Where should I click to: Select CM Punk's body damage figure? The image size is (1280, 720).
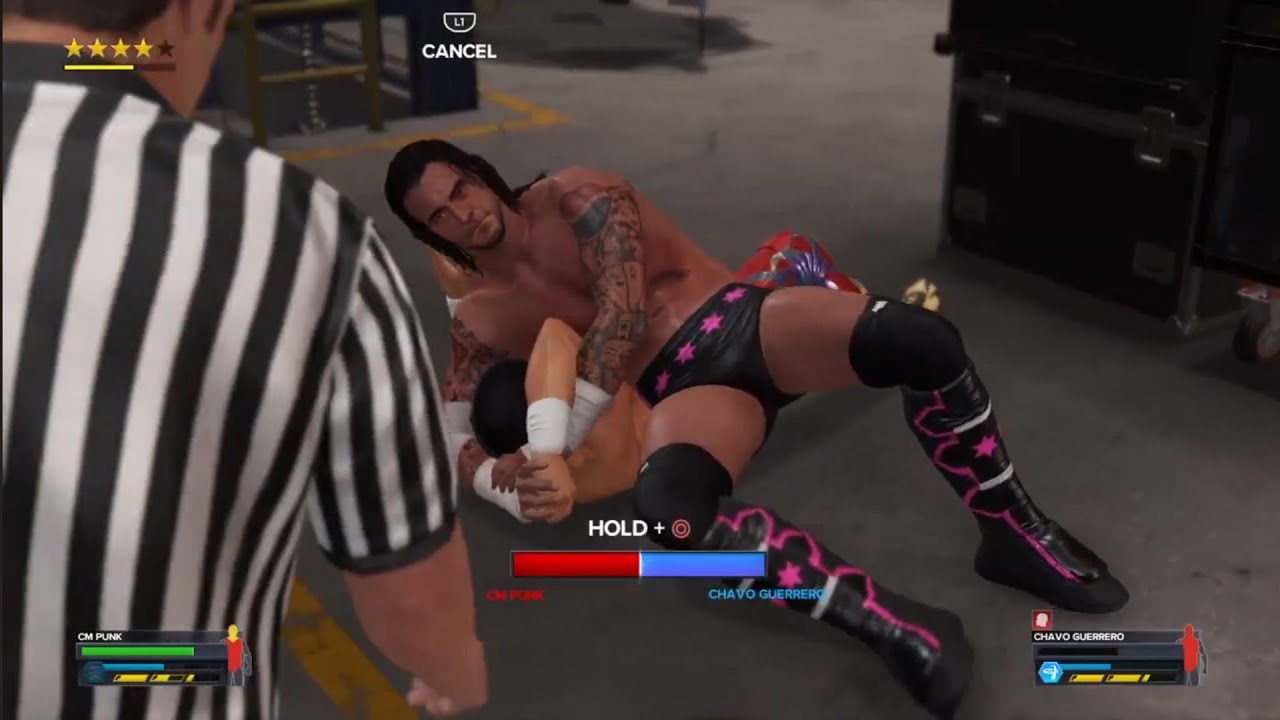point(236,653)
